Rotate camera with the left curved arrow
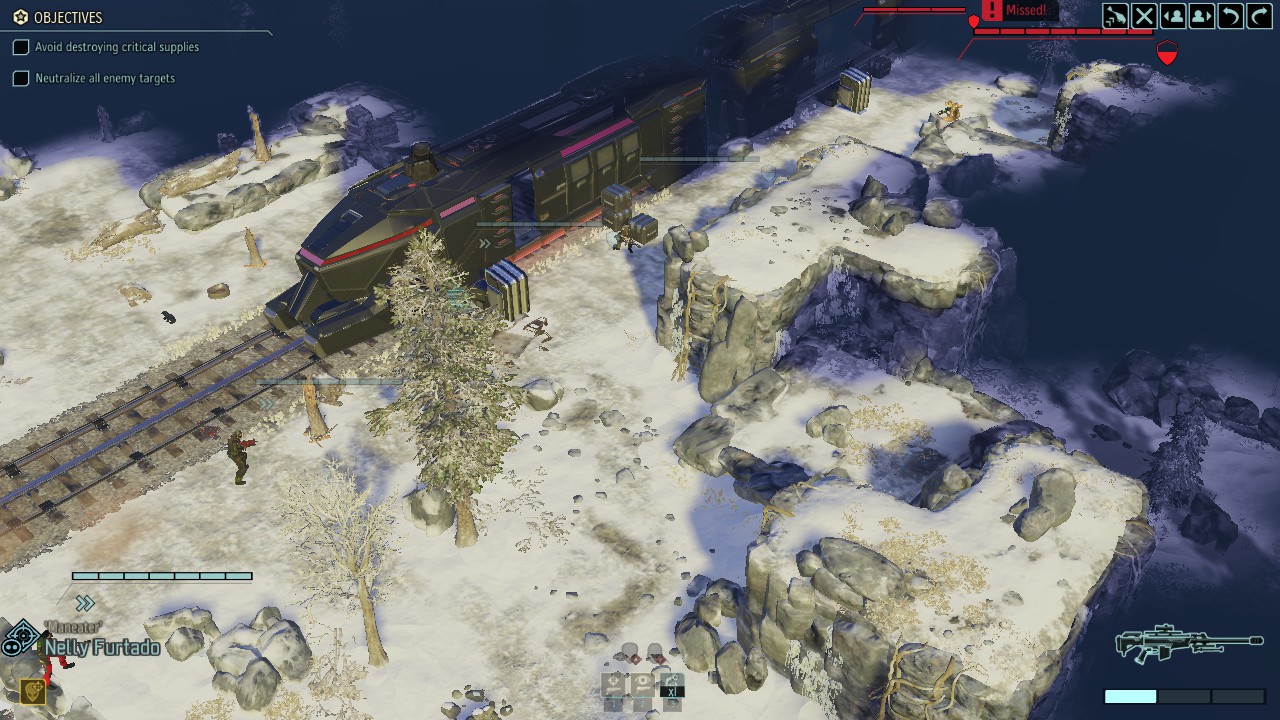 [x=1231, y=16]
